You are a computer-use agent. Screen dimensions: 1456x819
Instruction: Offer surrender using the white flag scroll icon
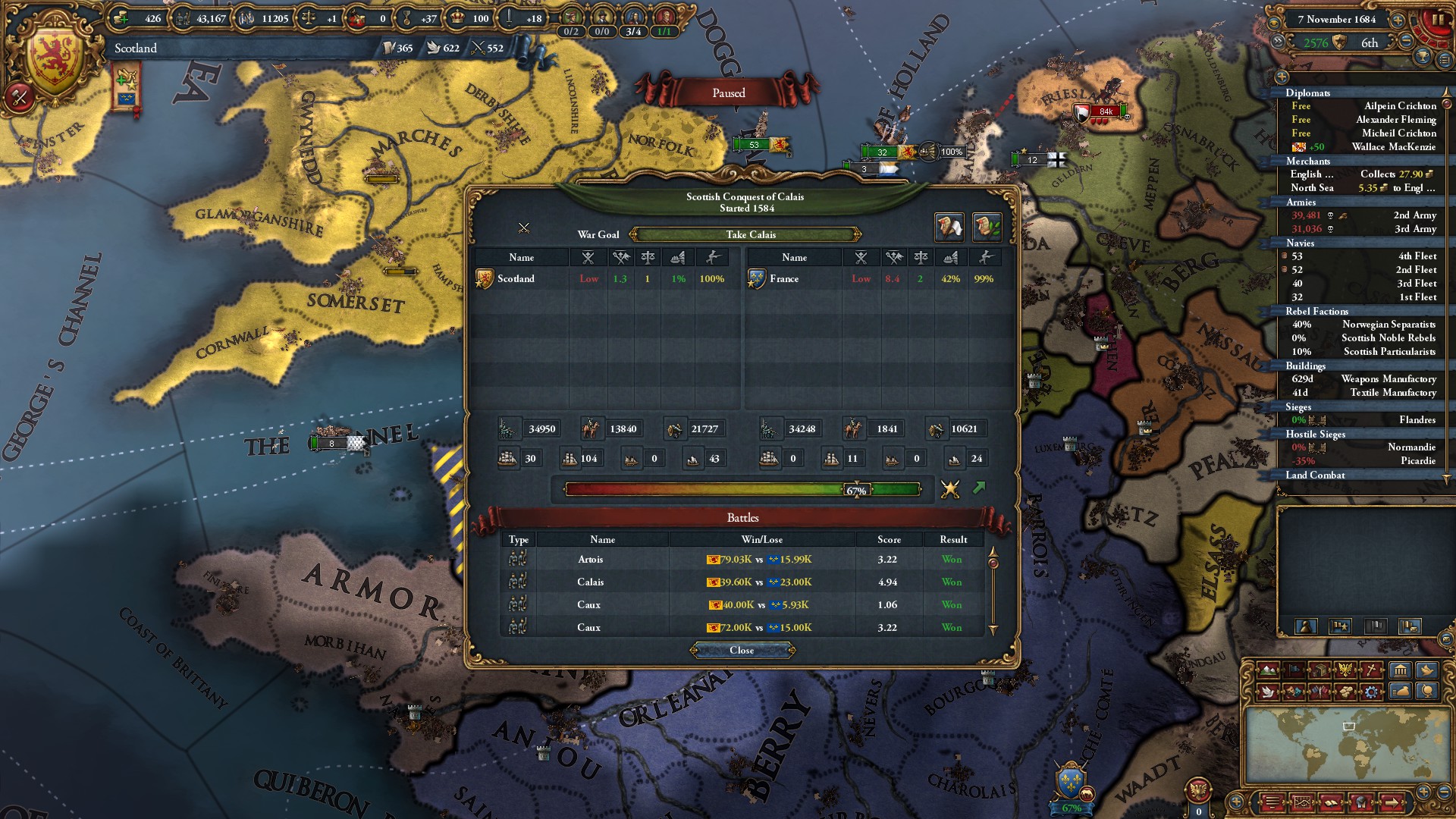pos(948,227)
